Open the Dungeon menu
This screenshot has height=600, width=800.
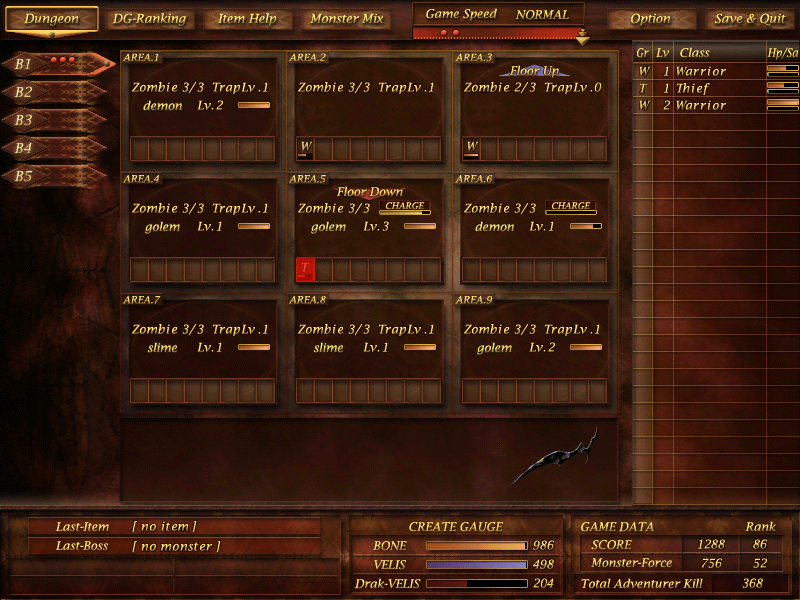(x=52, y=19)
